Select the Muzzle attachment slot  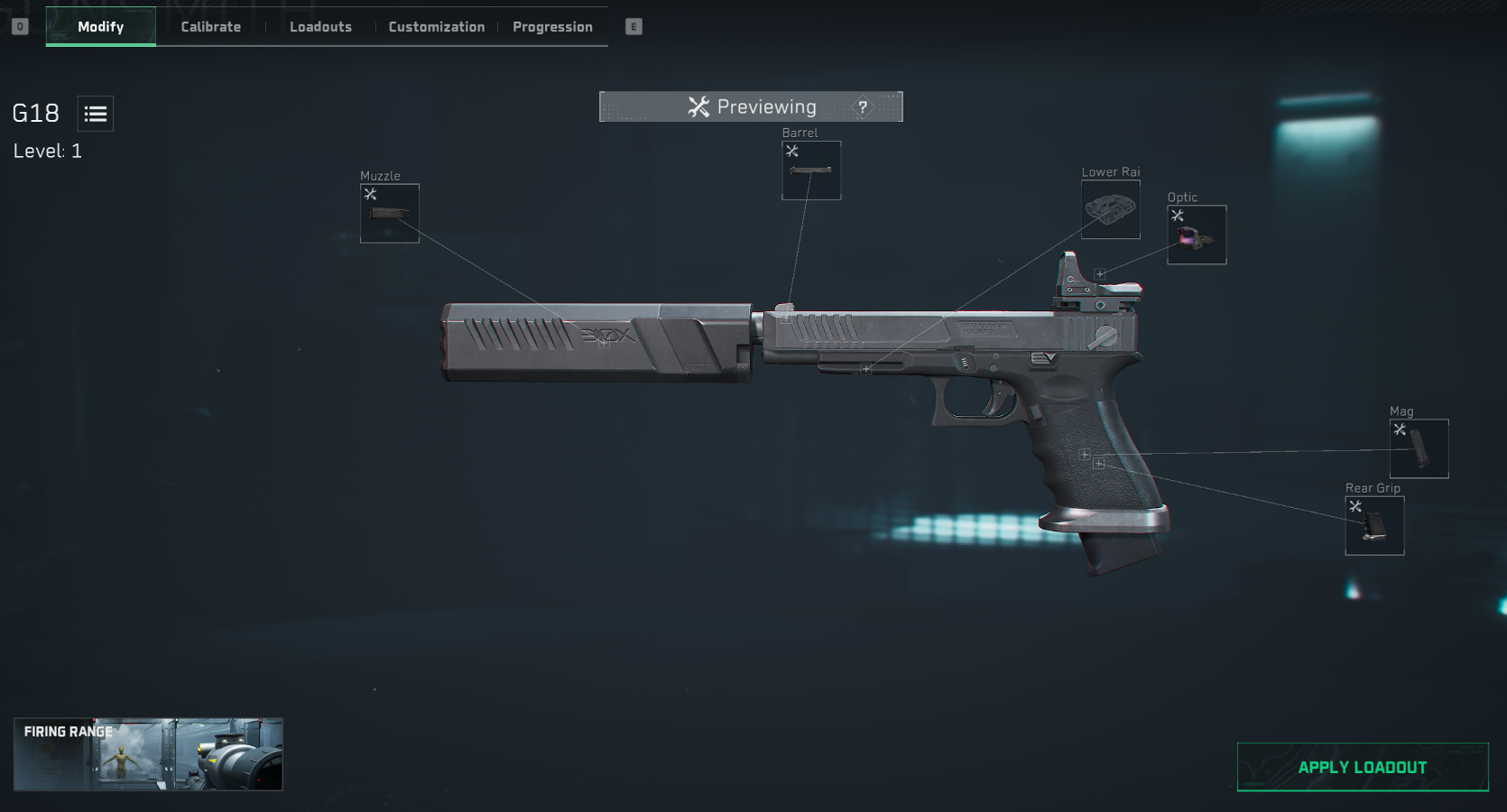point(390,214)
